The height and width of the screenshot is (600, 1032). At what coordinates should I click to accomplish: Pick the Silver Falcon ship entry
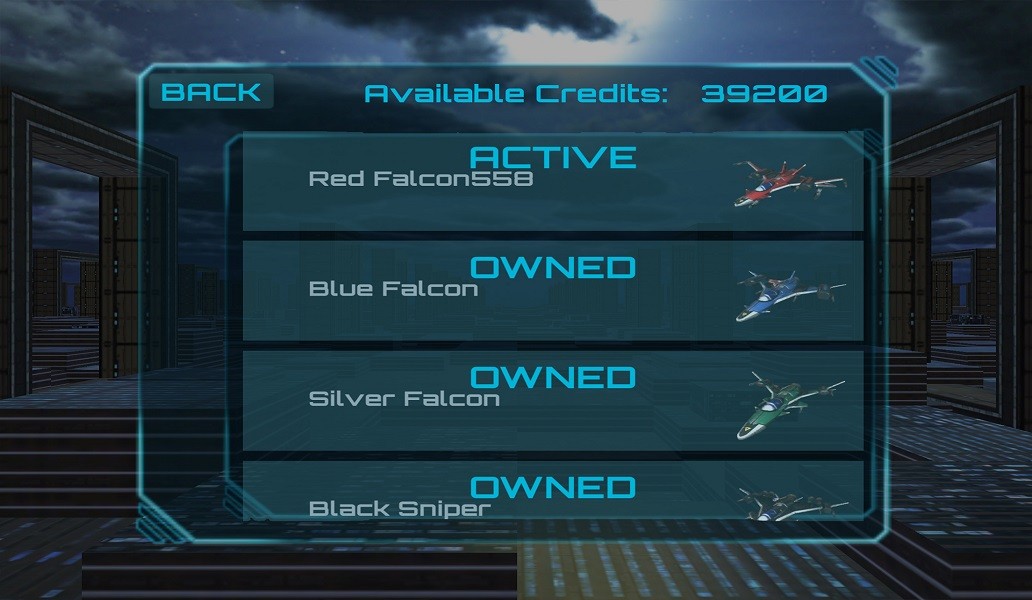pos(553,400)
